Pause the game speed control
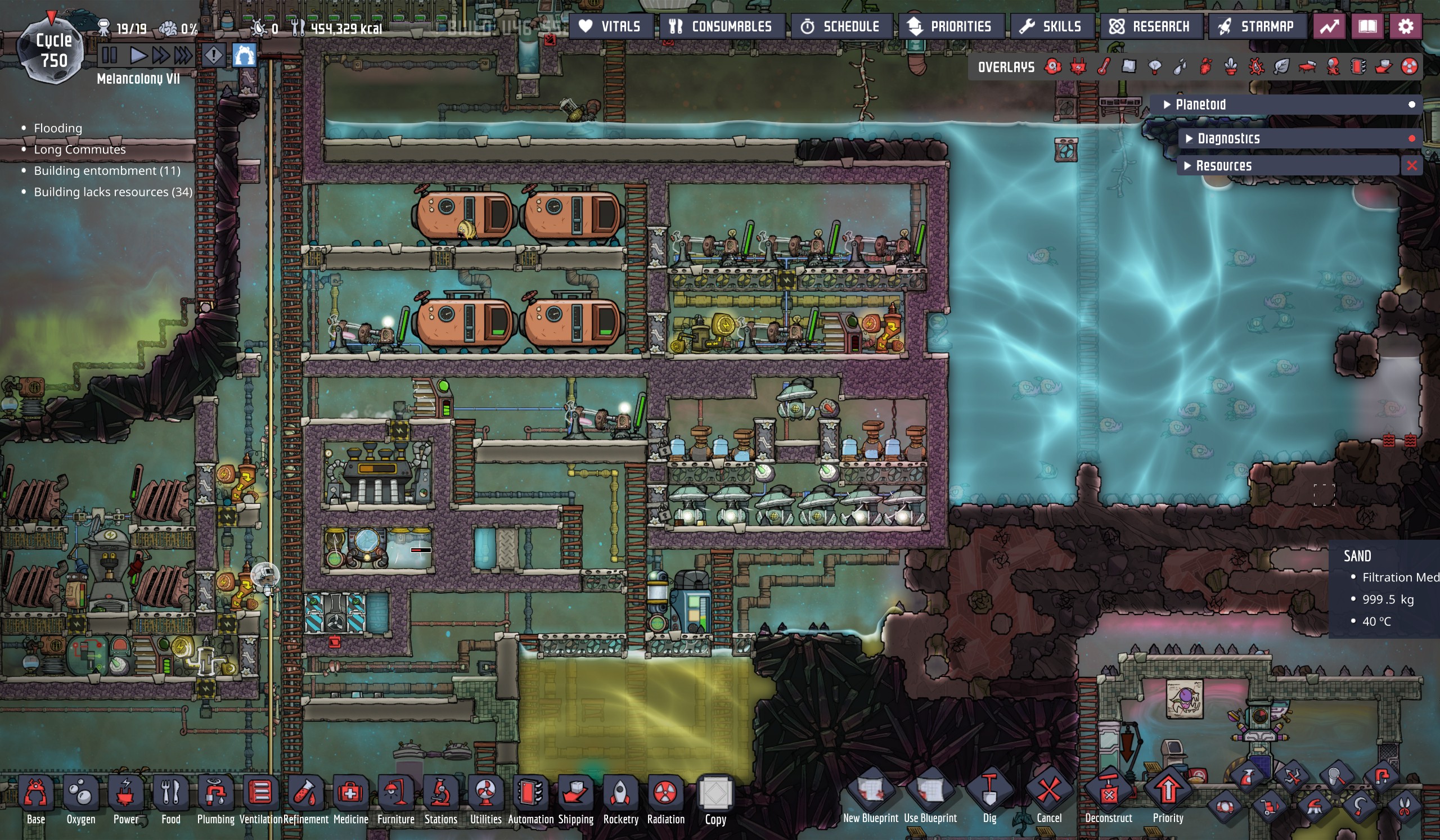Viewport: 1440px width, 840px height. [x=109, y=56]
